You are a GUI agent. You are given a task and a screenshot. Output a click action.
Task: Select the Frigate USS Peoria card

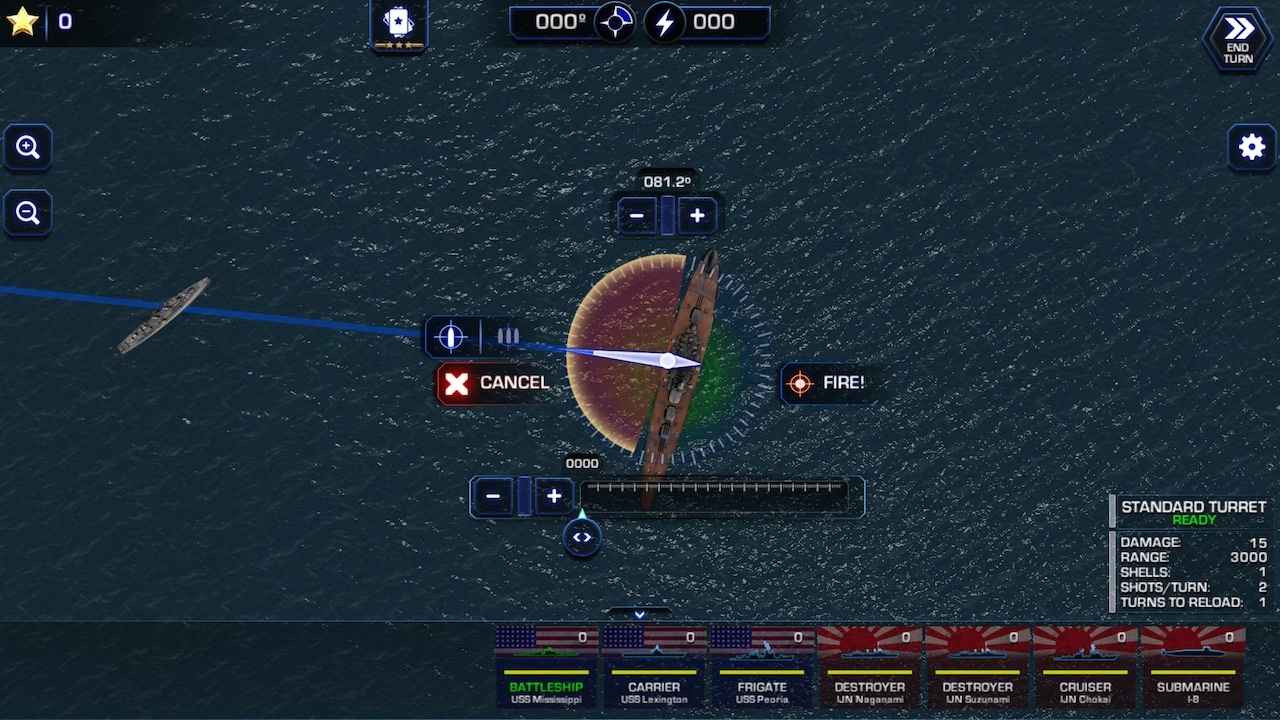tap(762, 666)
